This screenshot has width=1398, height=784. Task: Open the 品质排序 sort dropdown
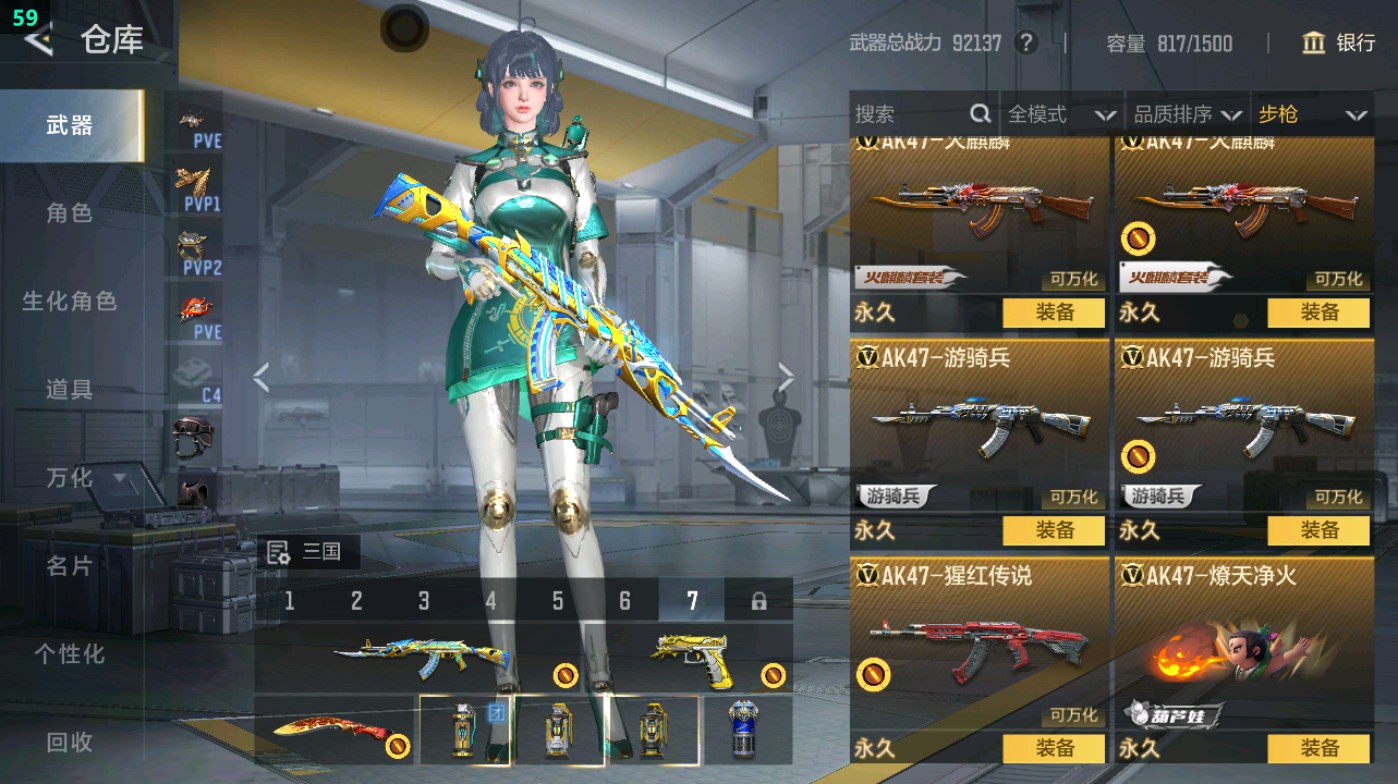coord(1187,115)
